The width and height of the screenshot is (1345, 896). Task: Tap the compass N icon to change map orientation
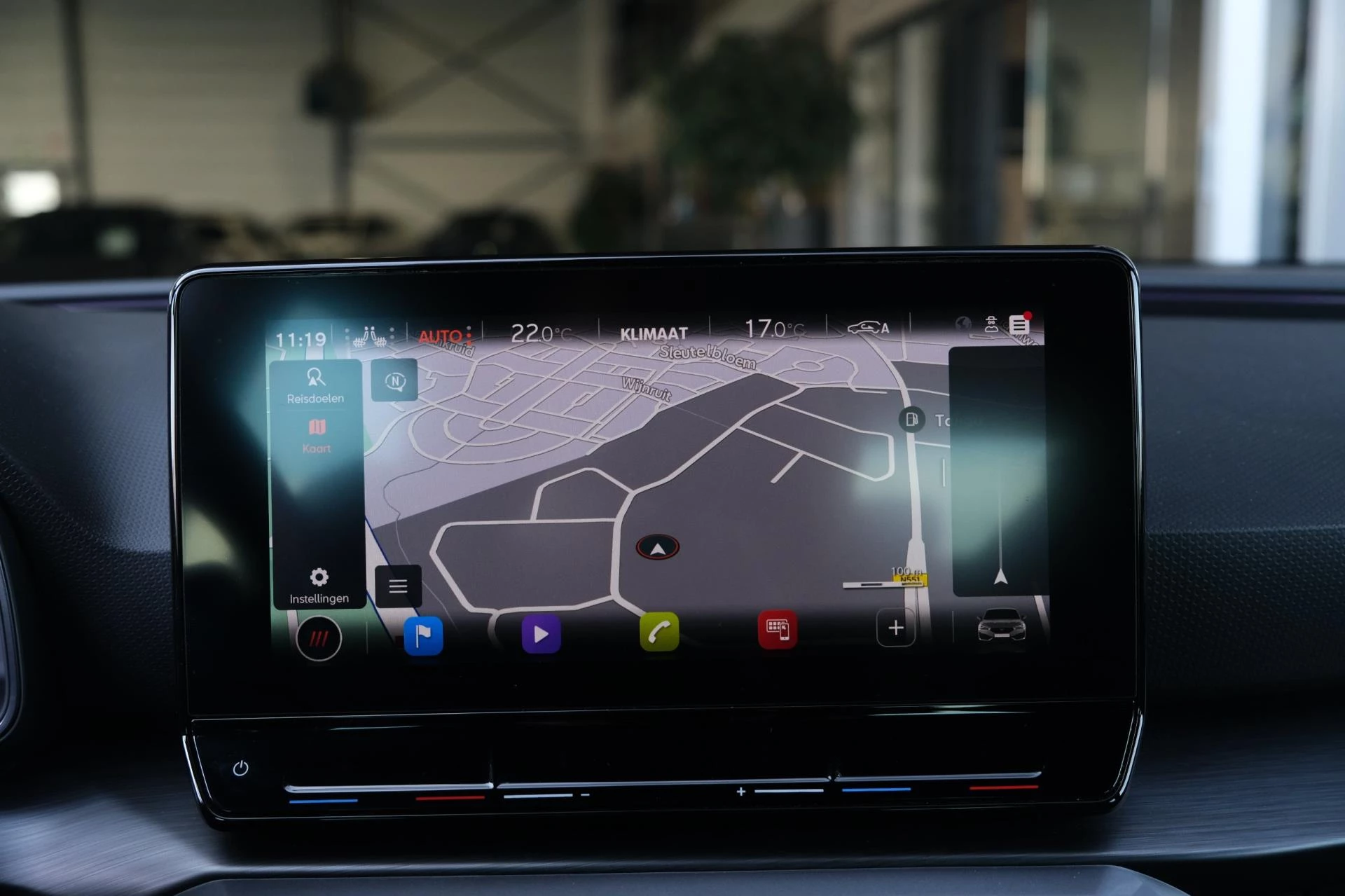(396, 380)
